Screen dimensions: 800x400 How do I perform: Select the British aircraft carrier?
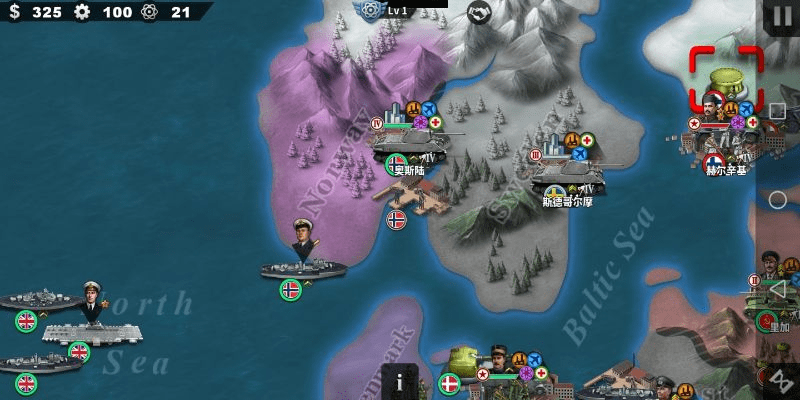(x=92, y=330)
